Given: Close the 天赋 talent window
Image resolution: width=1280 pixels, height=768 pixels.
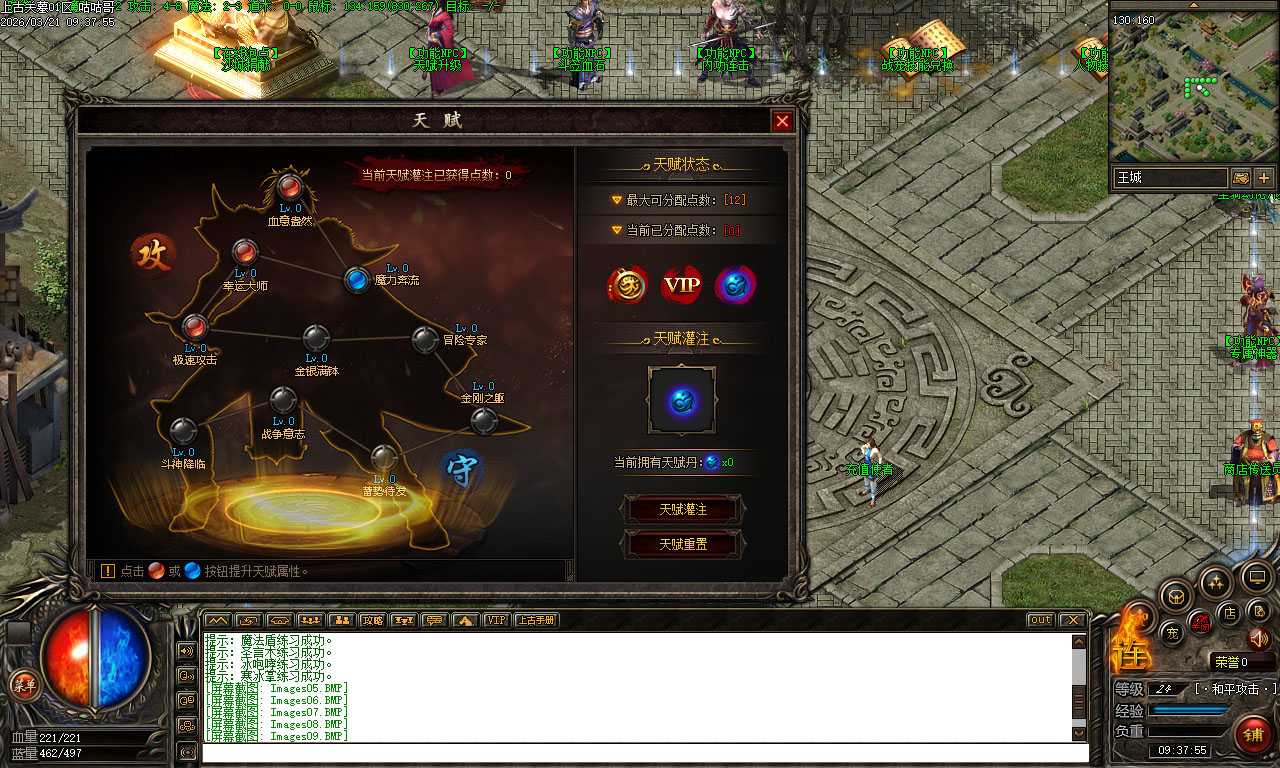Looking at the screenshot, I should pyautogui.click(x=782, y=121).
